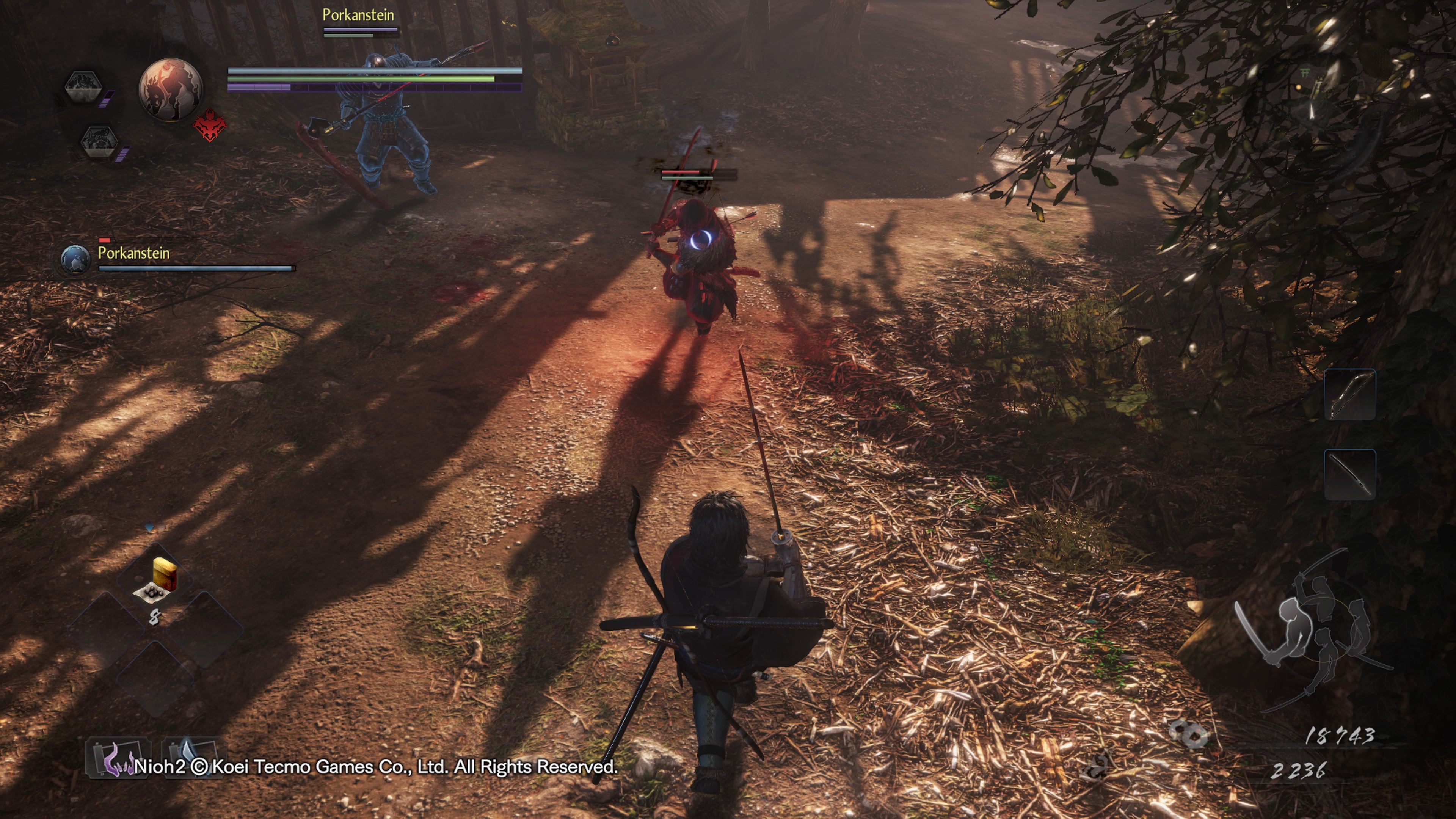1456x819 pixels.
Task: Activate the upper hexagonal soul core slot
Action: click(83, 86)
